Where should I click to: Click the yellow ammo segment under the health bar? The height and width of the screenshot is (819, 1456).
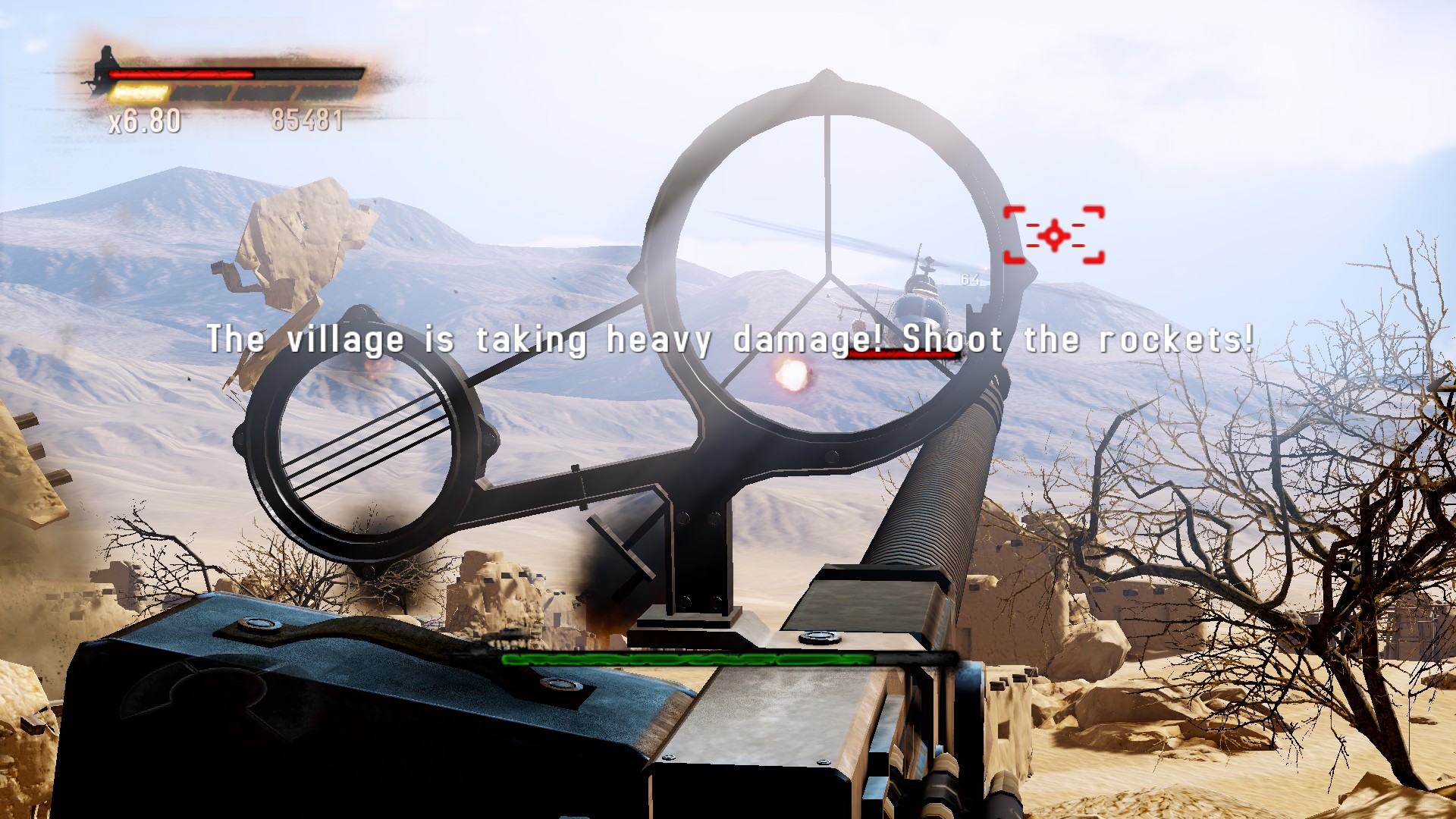(140, 94)
